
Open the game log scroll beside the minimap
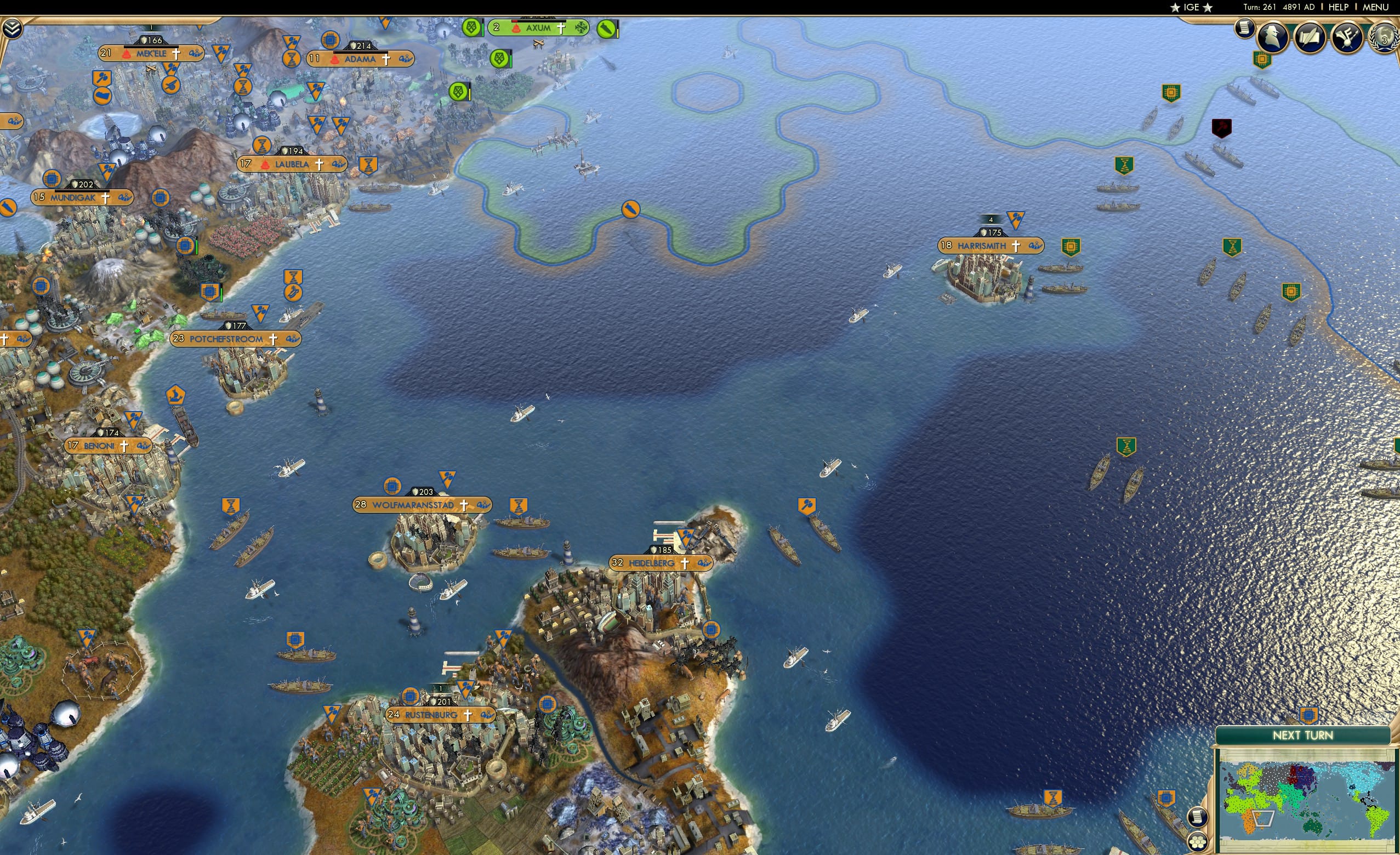pos(1199,818)
